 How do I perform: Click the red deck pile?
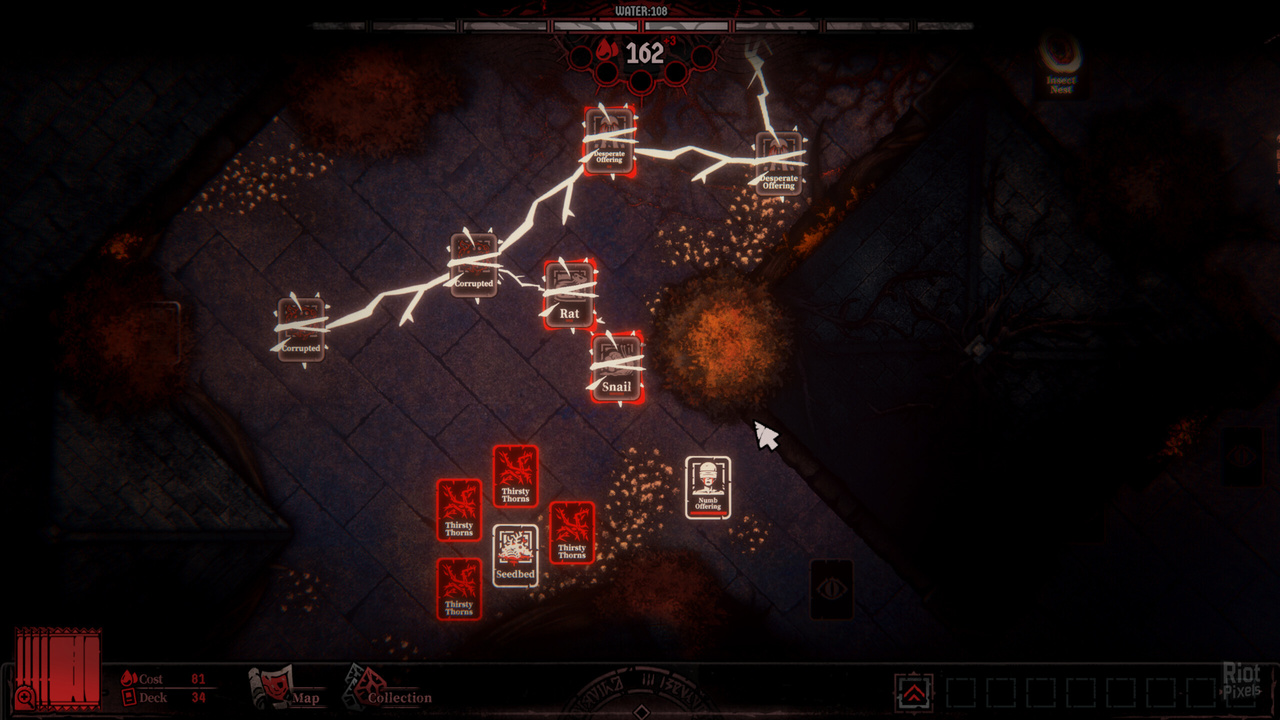tap(62, 665)
